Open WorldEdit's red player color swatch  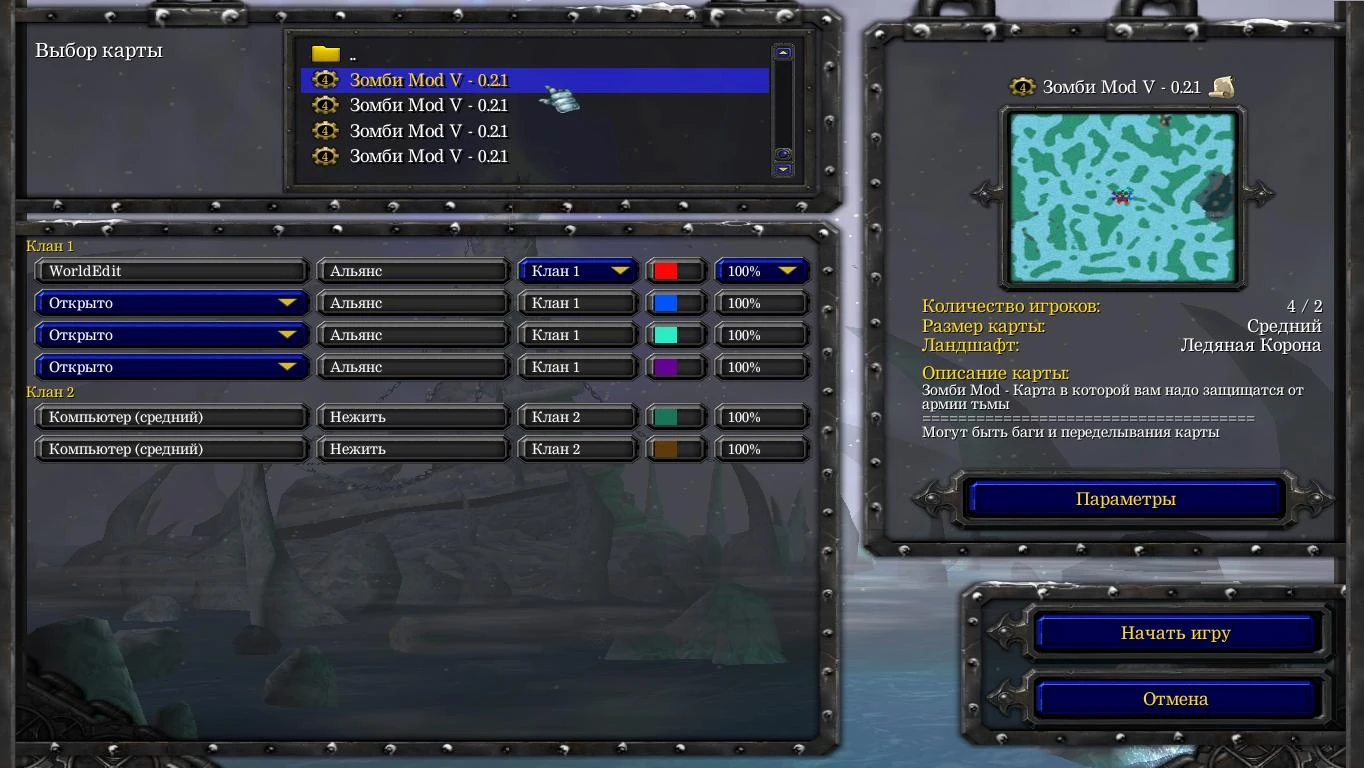tap(674, 270)
